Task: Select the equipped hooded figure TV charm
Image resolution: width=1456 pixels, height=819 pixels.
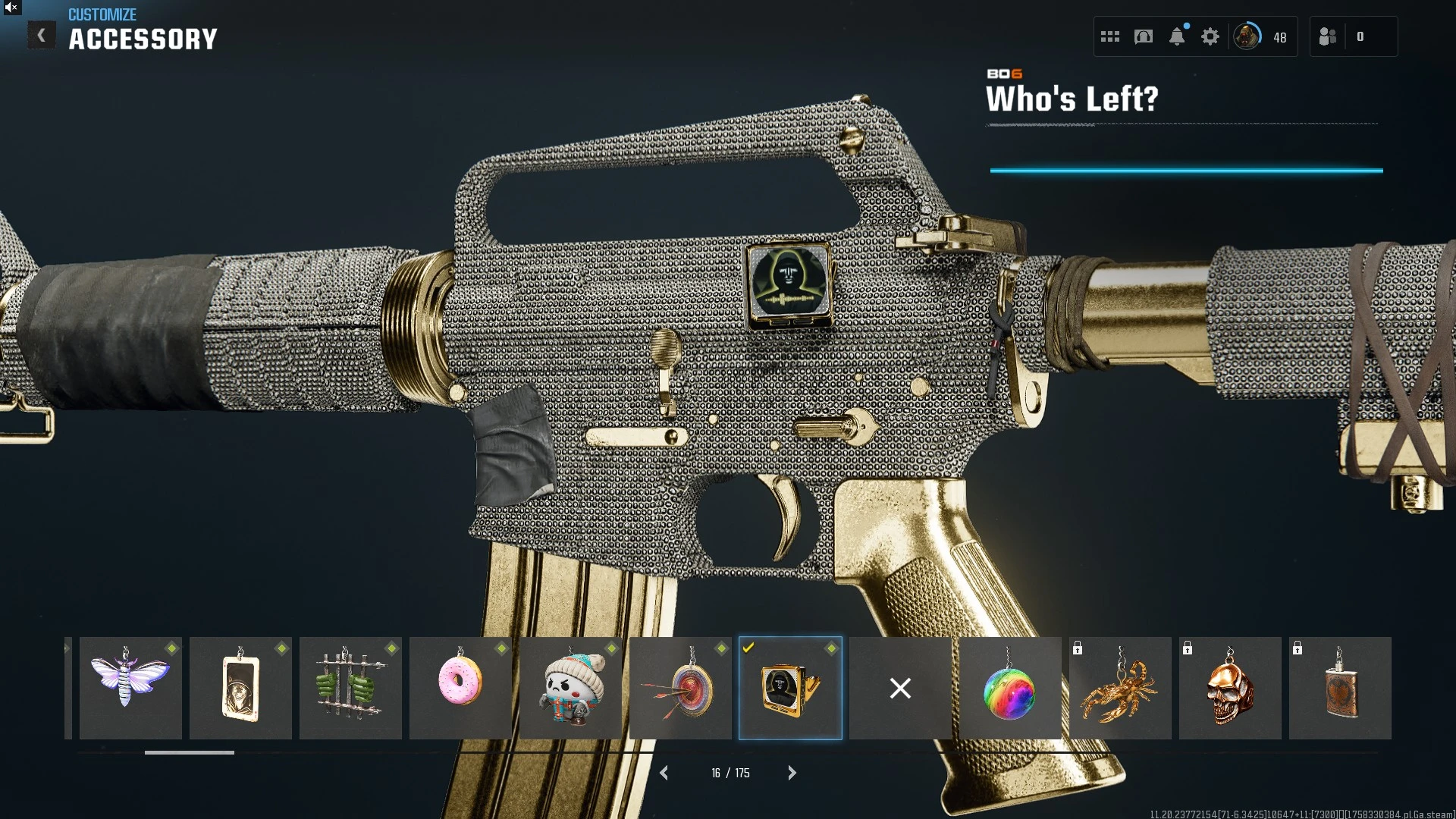Action: click(x=790, y=688)
